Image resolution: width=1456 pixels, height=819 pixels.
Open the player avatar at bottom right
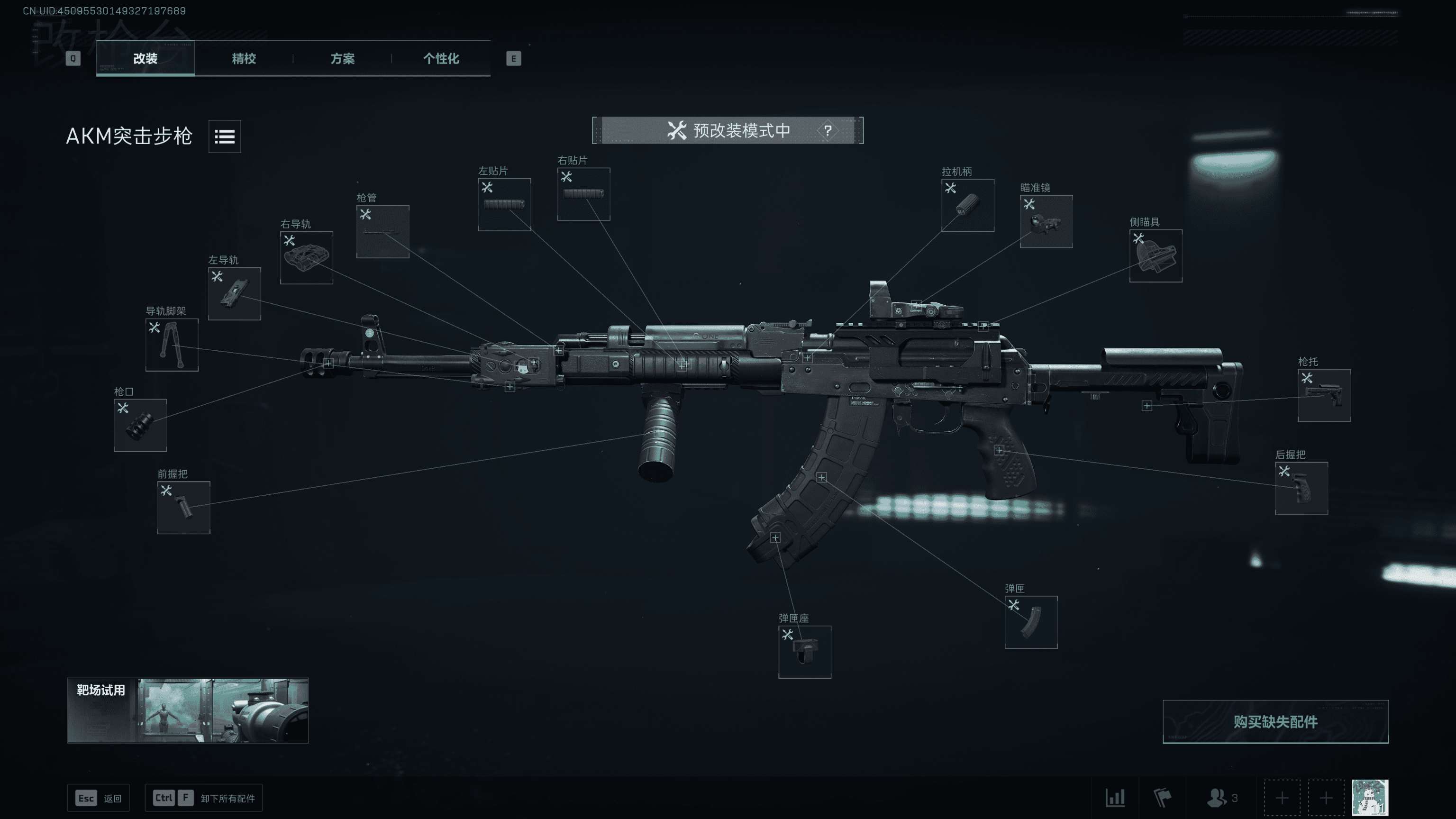point(1370,798)
